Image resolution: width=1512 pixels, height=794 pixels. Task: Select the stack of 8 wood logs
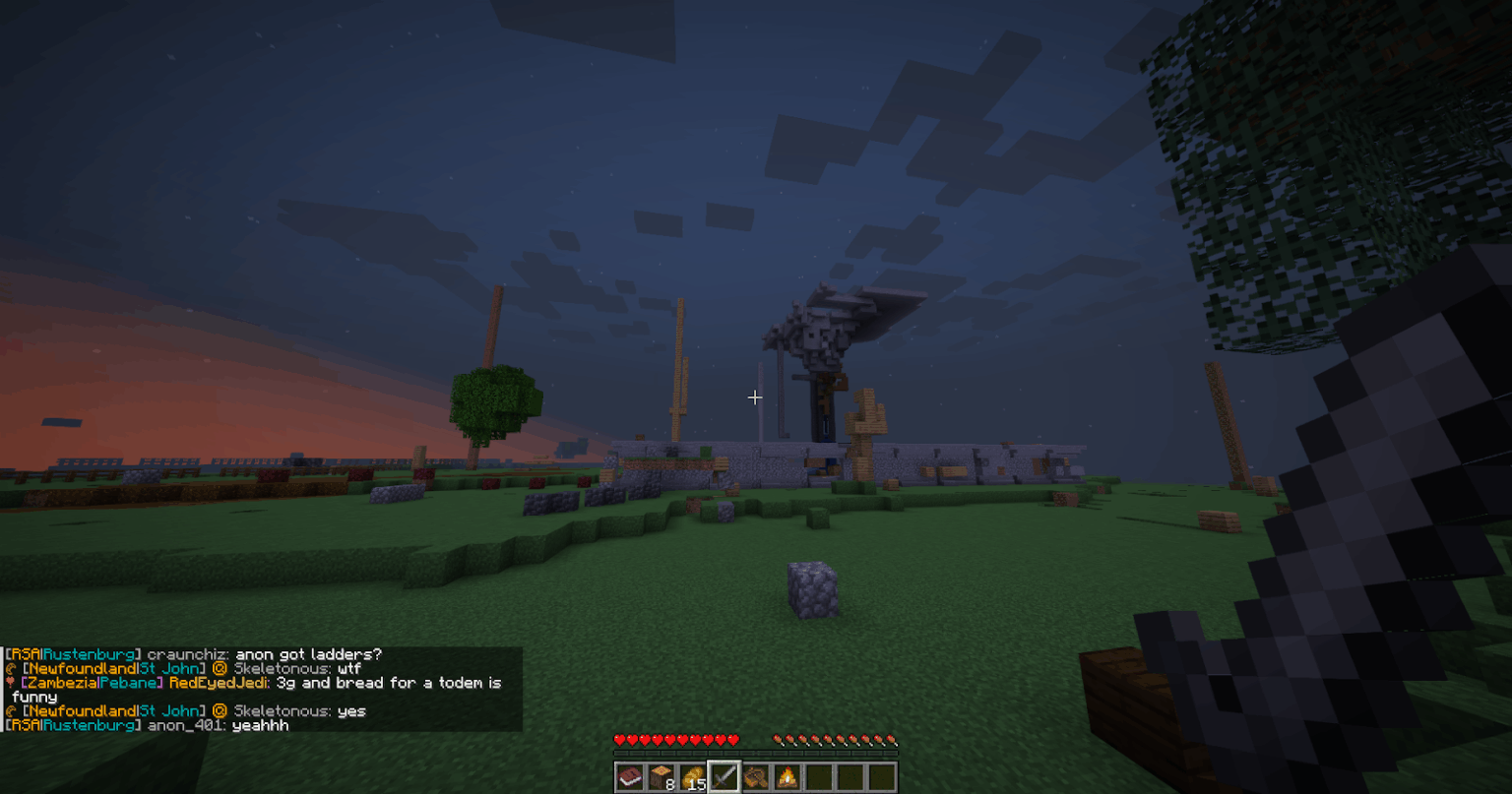pos(661,776)
